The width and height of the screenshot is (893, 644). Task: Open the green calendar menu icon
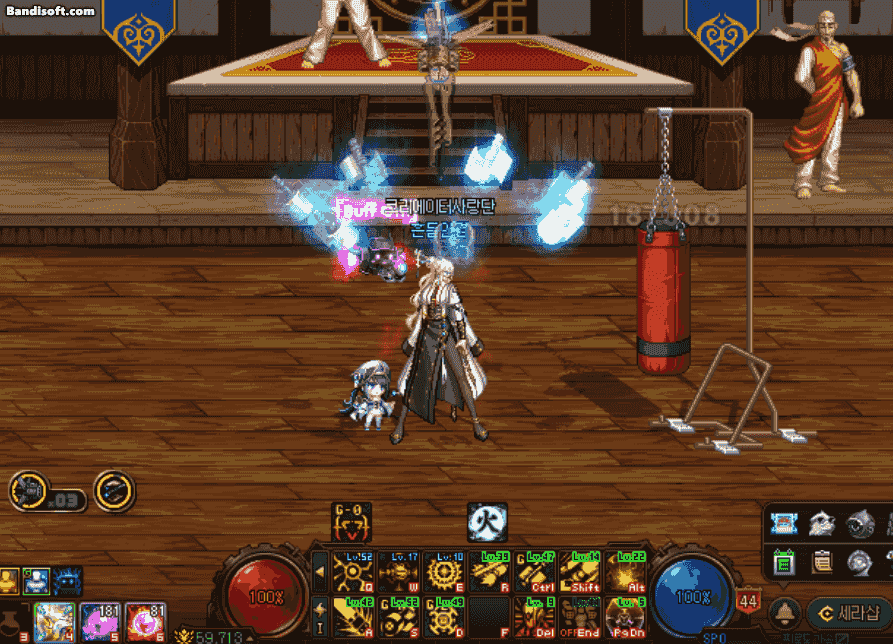pos(785,564)
